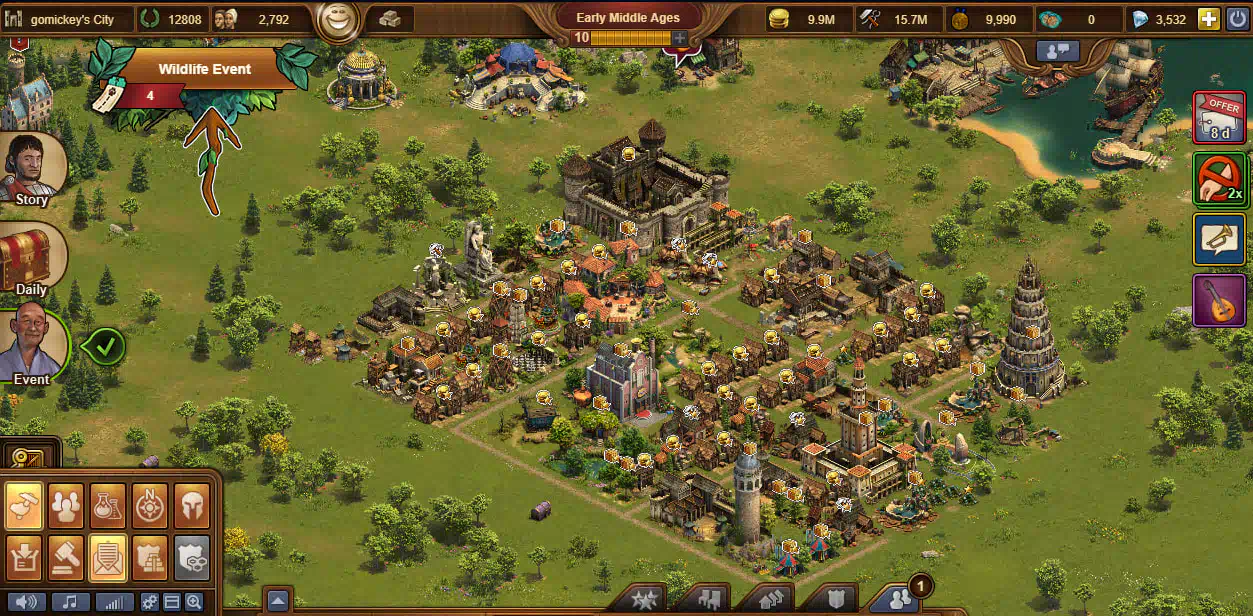The image size is (1253, 616).
Task: Select the build menu hammer button
Action: point(24,505)
